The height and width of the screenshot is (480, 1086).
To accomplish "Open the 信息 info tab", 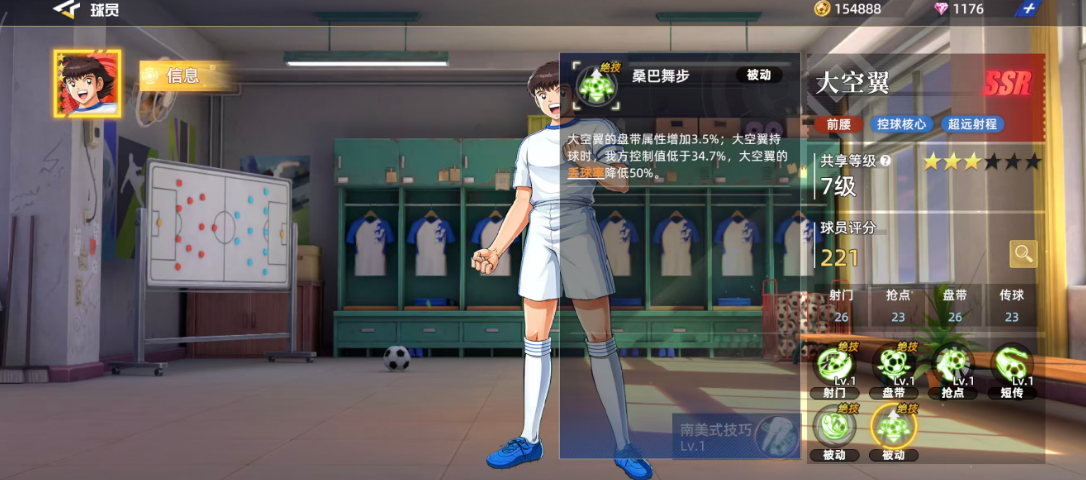I will pyautogui.click(x=182, y=75).
